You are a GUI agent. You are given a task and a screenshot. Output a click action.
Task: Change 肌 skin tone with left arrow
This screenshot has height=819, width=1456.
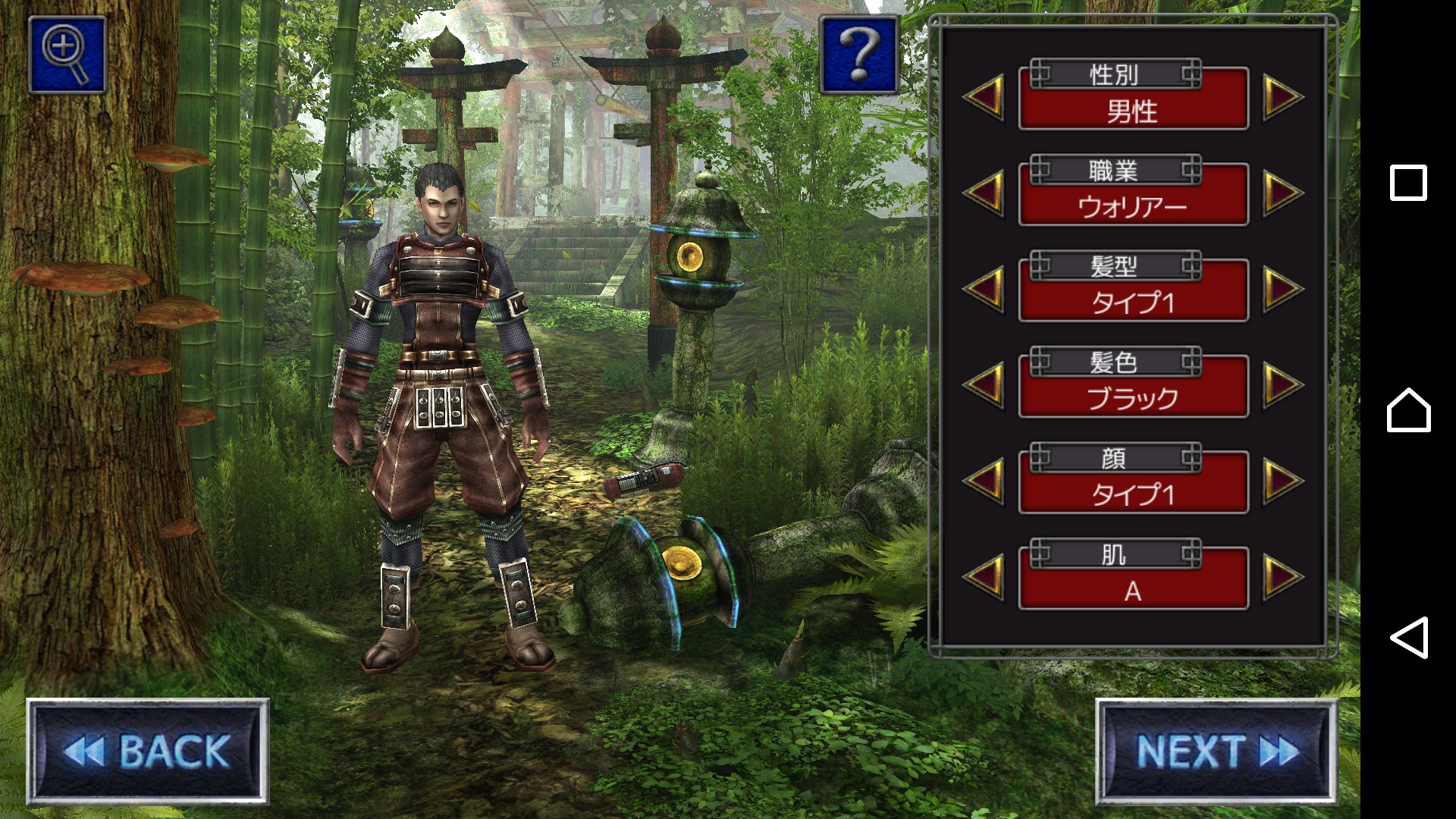coord(984,577)
